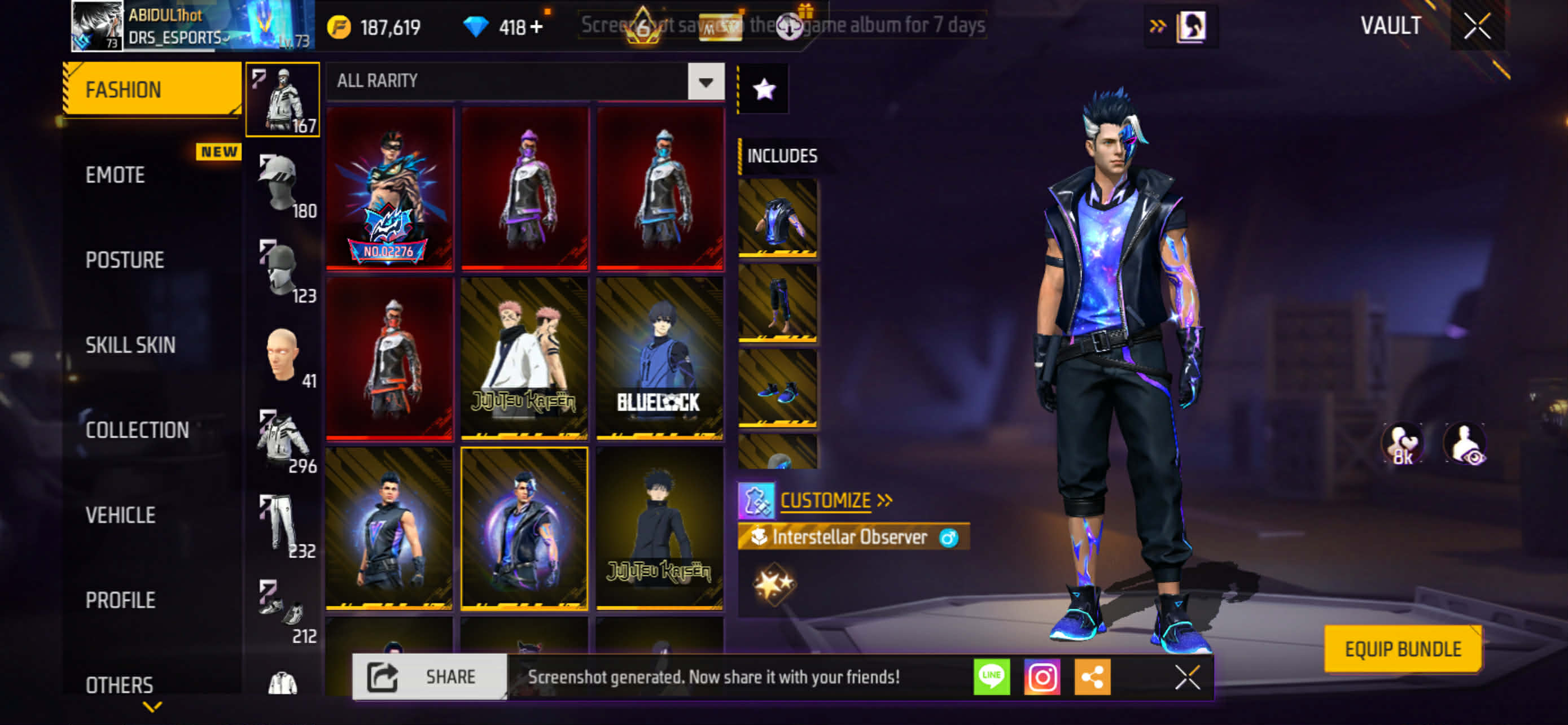Select the Blue Lock bundle thumbnail

[660, 358]
